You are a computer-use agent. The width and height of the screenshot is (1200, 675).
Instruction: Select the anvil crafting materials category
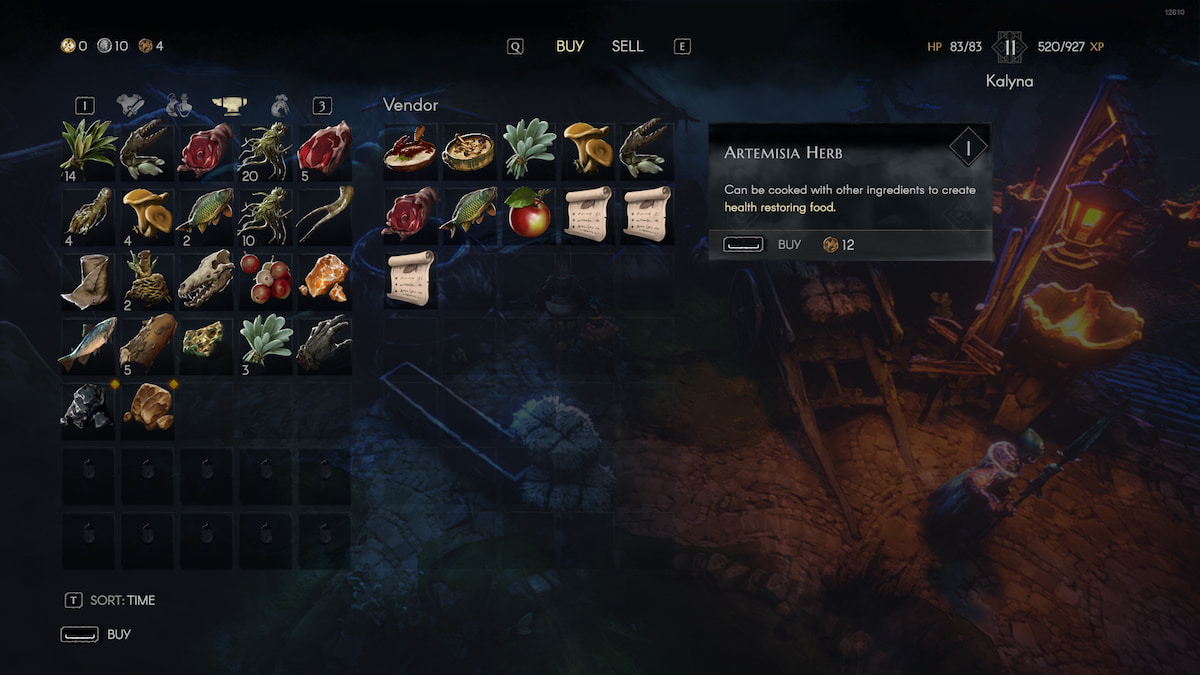(230, 105)
